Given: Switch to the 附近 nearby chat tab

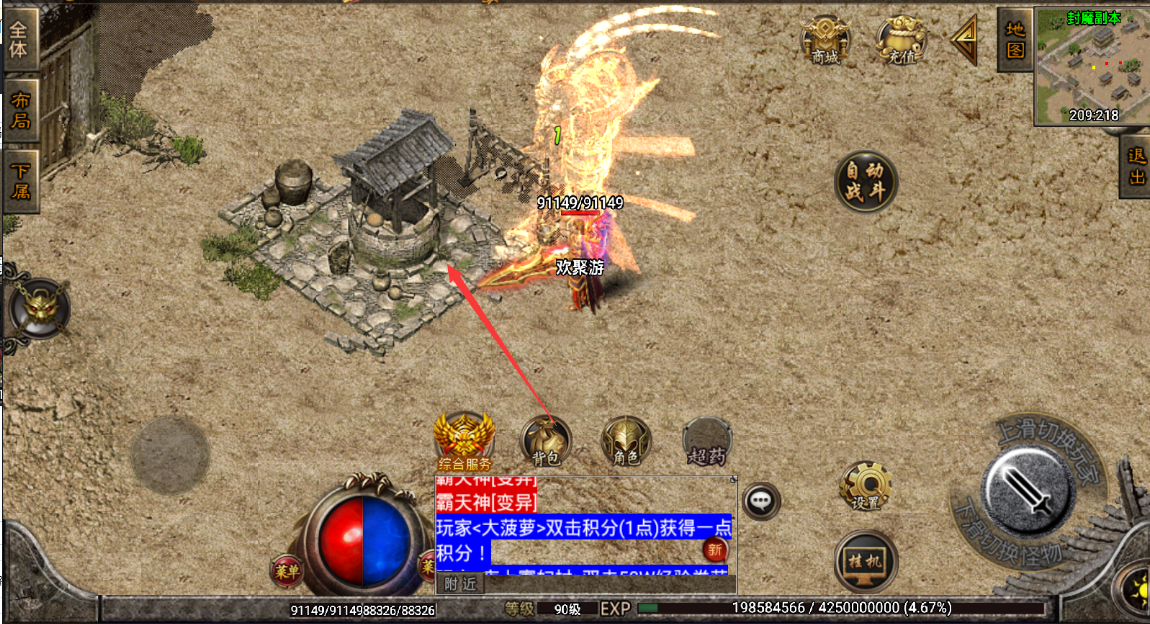Looking at the screenshot, I should (x=461, y=584).
